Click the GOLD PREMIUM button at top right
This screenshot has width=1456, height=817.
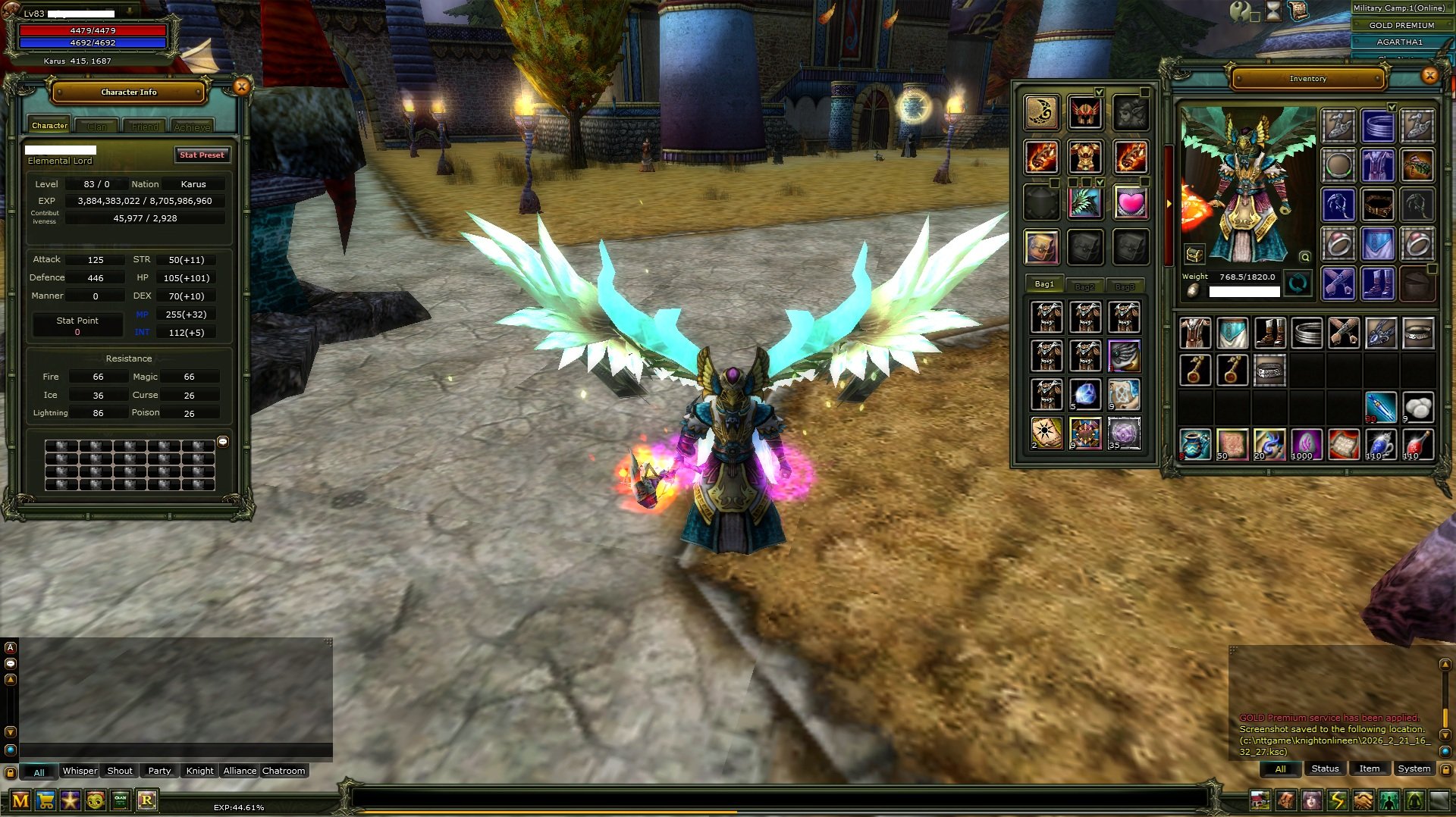1401,25
